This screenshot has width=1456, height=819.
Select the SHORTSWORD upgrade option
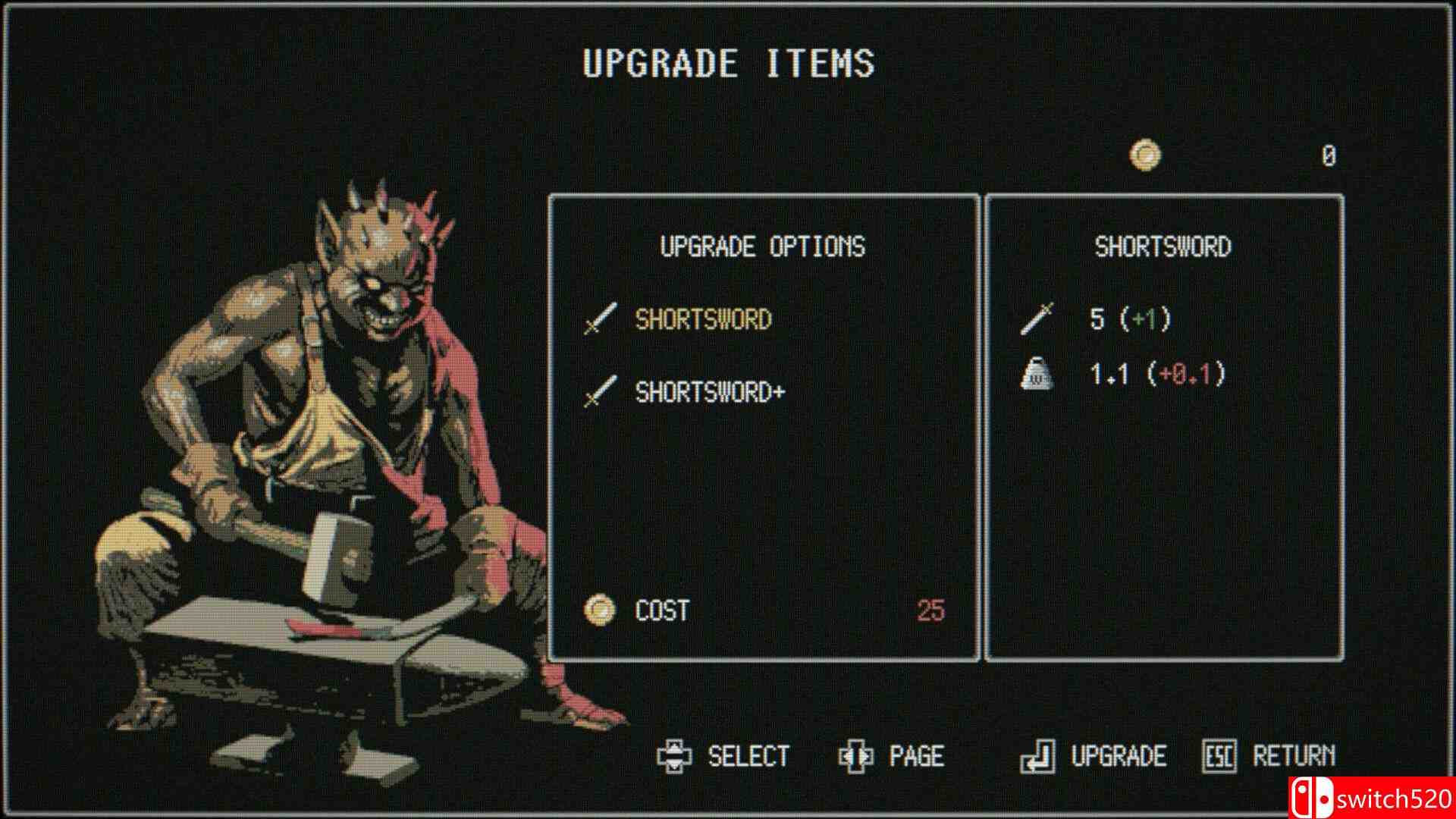pyautogui.click(x=704, y=319)
